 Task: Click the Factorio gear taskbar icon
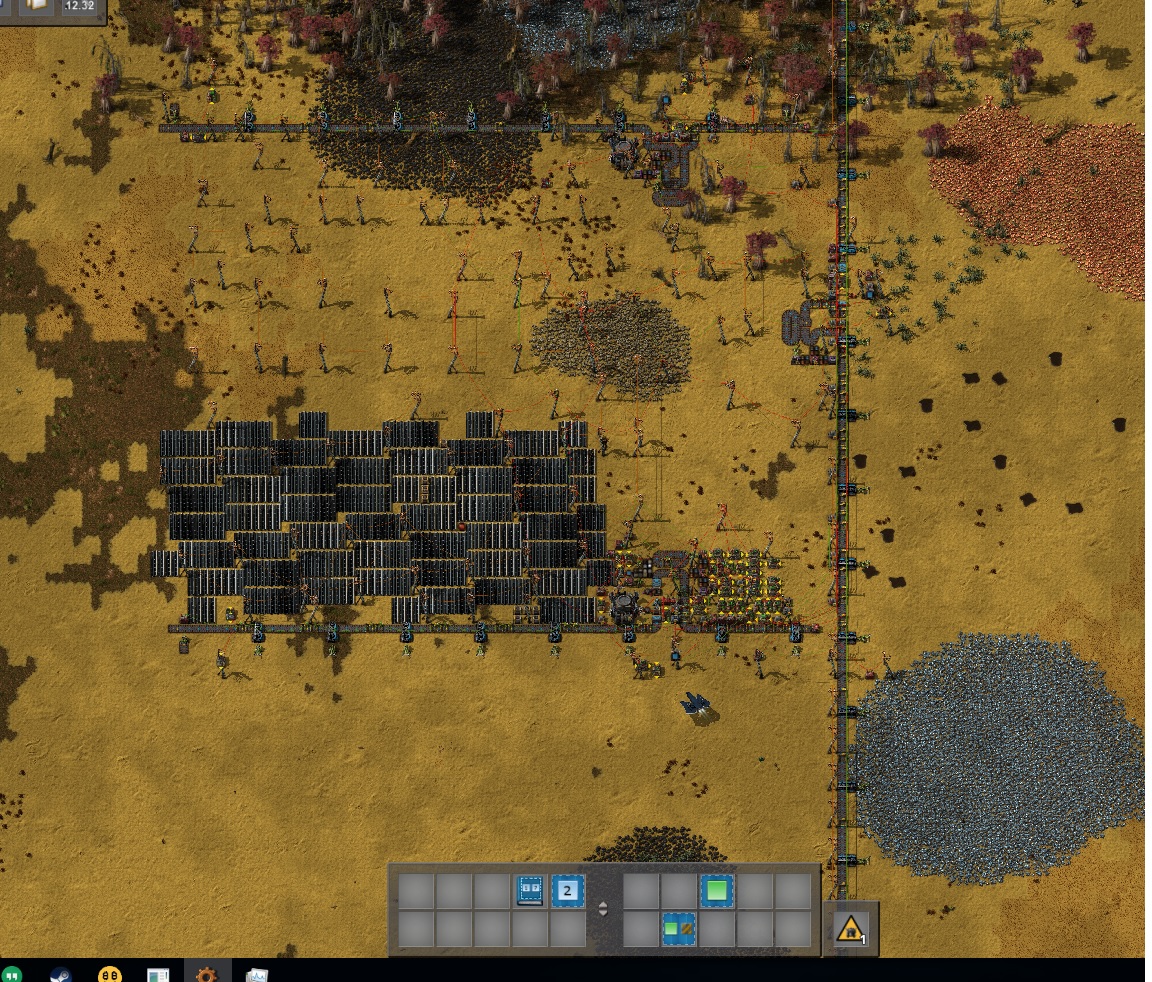coord(207,974)
